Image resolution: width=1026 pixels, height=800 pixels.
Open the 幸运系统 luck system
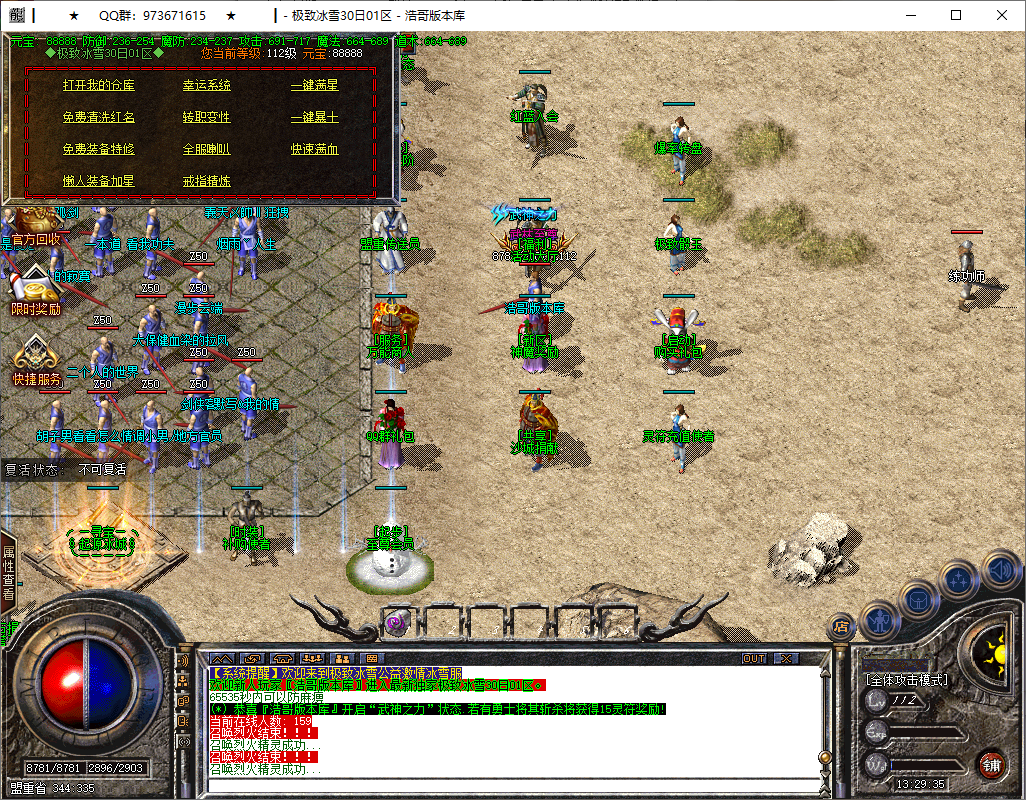pyautogui.click(x=206, y=86)
